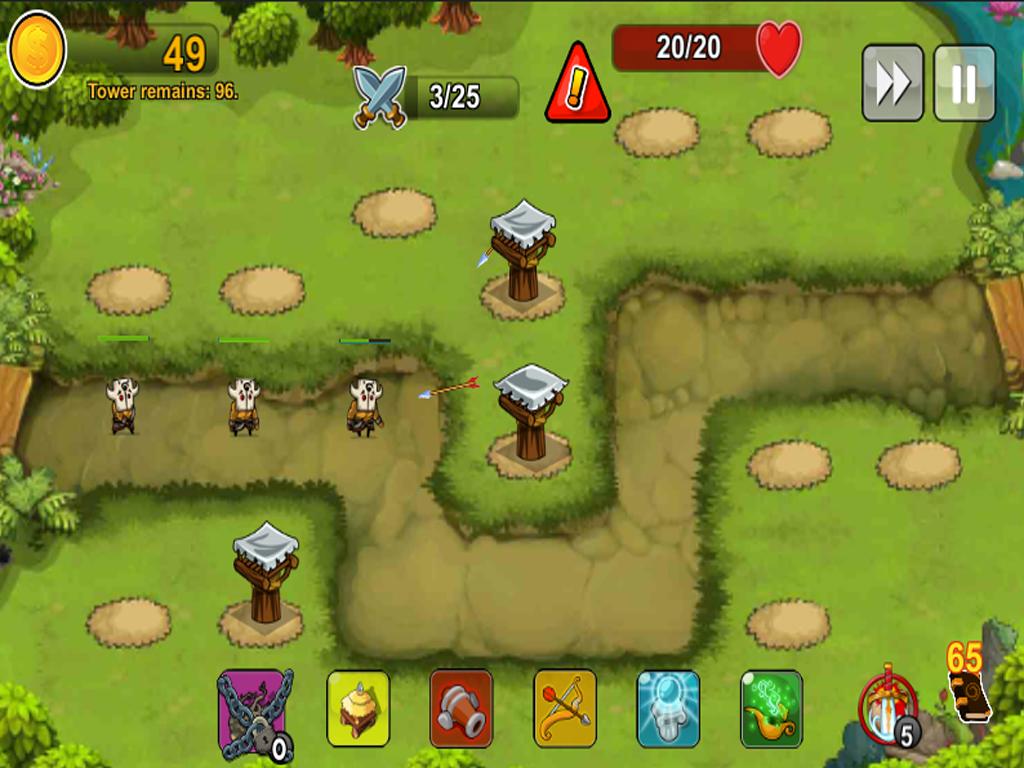Choose the yellow barracks tower icon

(x=358, y=709)
